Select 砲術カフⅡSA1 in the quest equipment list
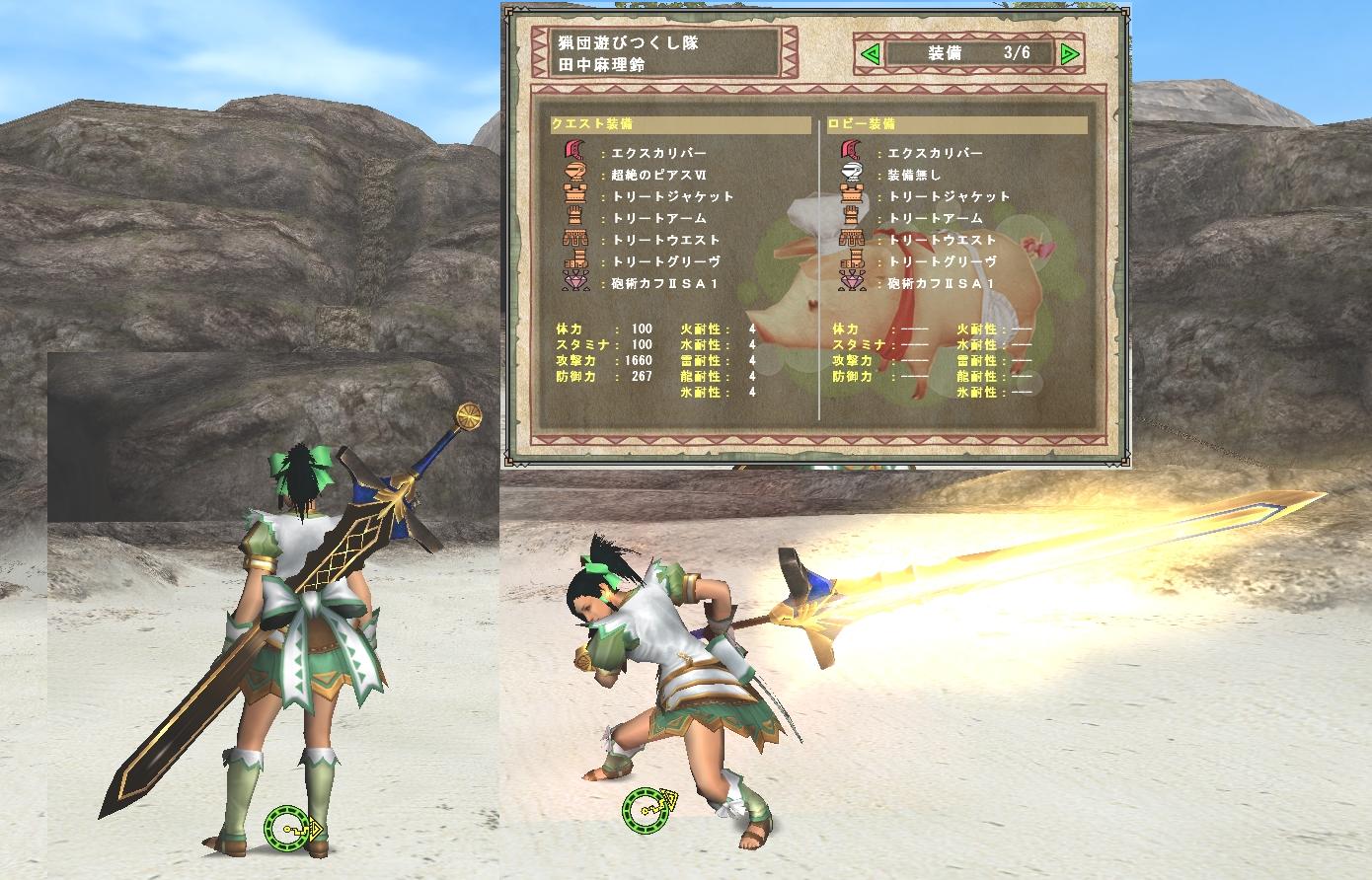This screenshot has height=880, width=1372. point(664,283)
